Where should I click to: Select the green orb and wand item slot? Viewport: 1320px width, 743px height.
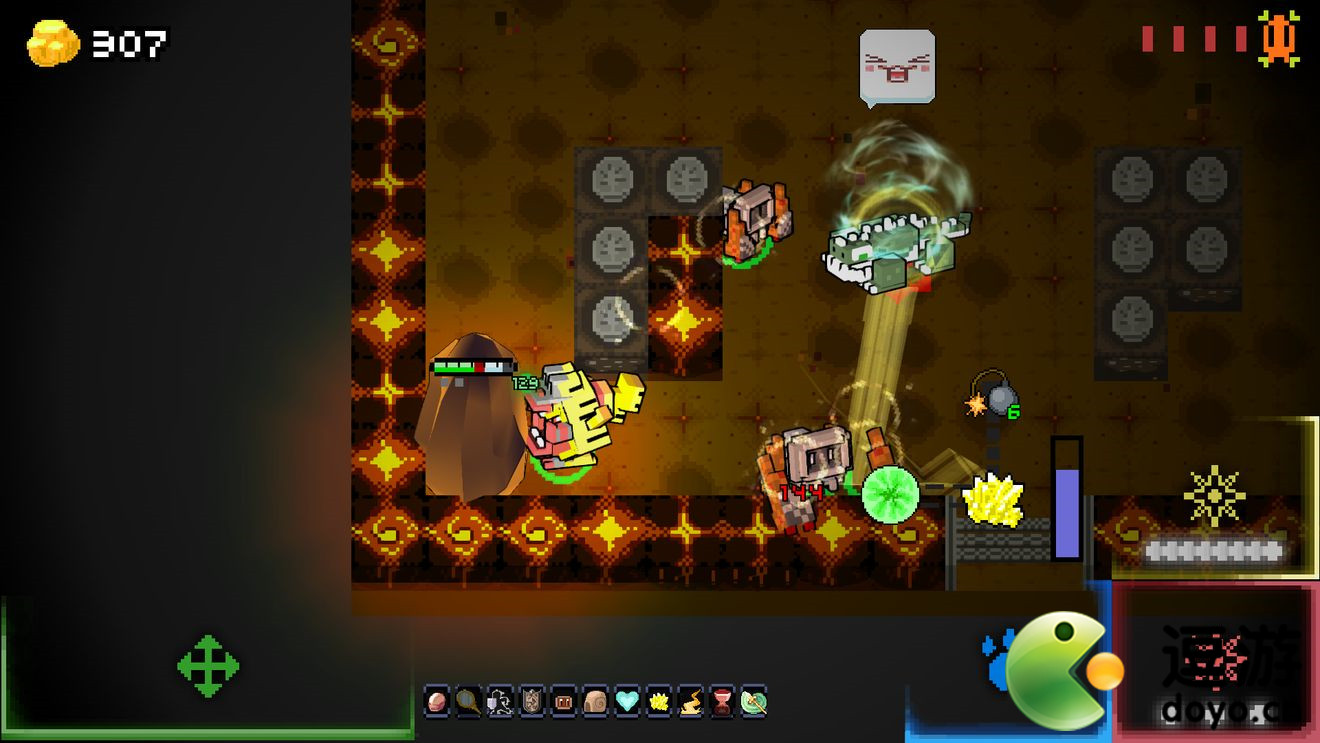753,702
